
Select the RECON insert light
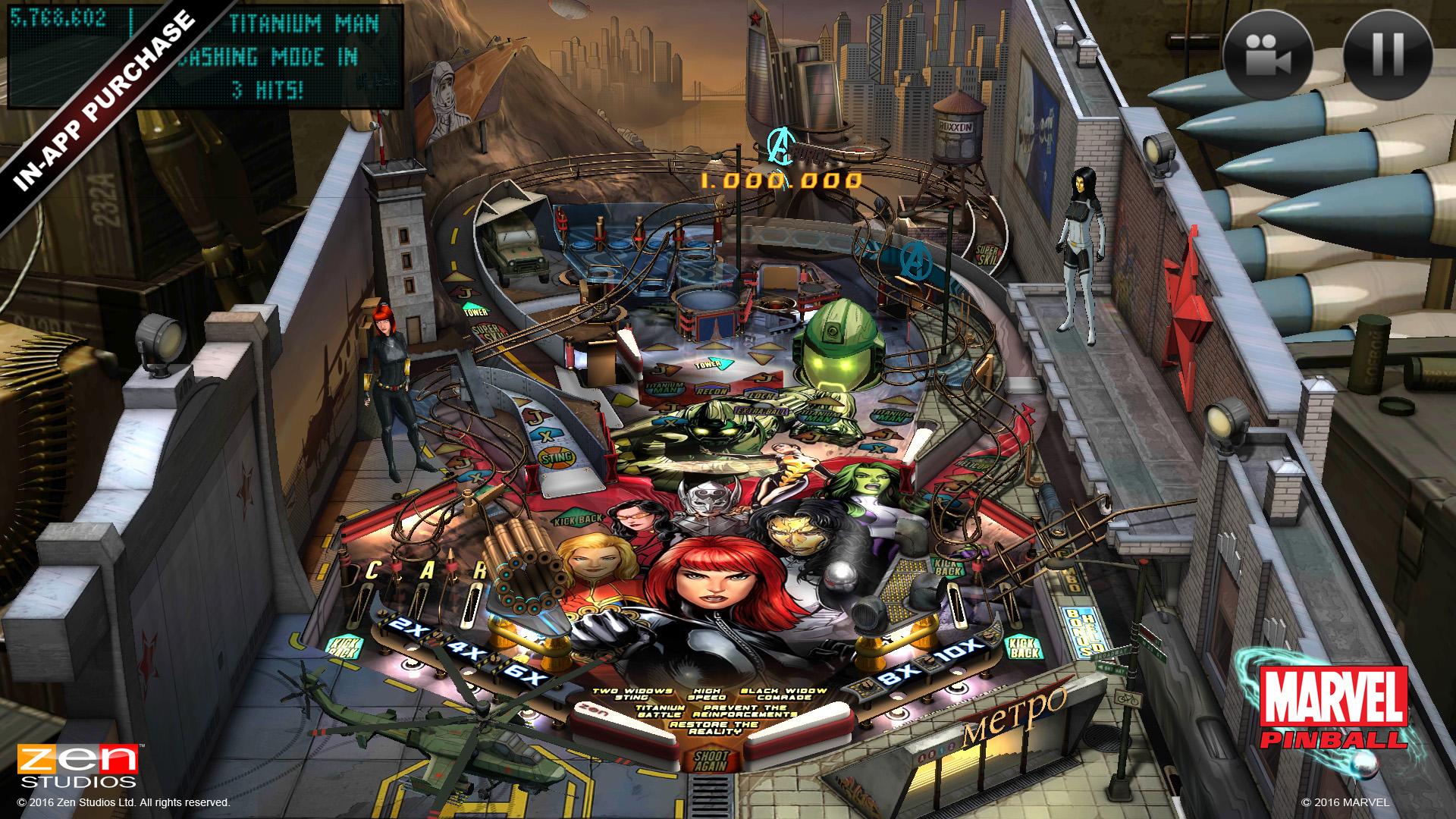(711, 390)
